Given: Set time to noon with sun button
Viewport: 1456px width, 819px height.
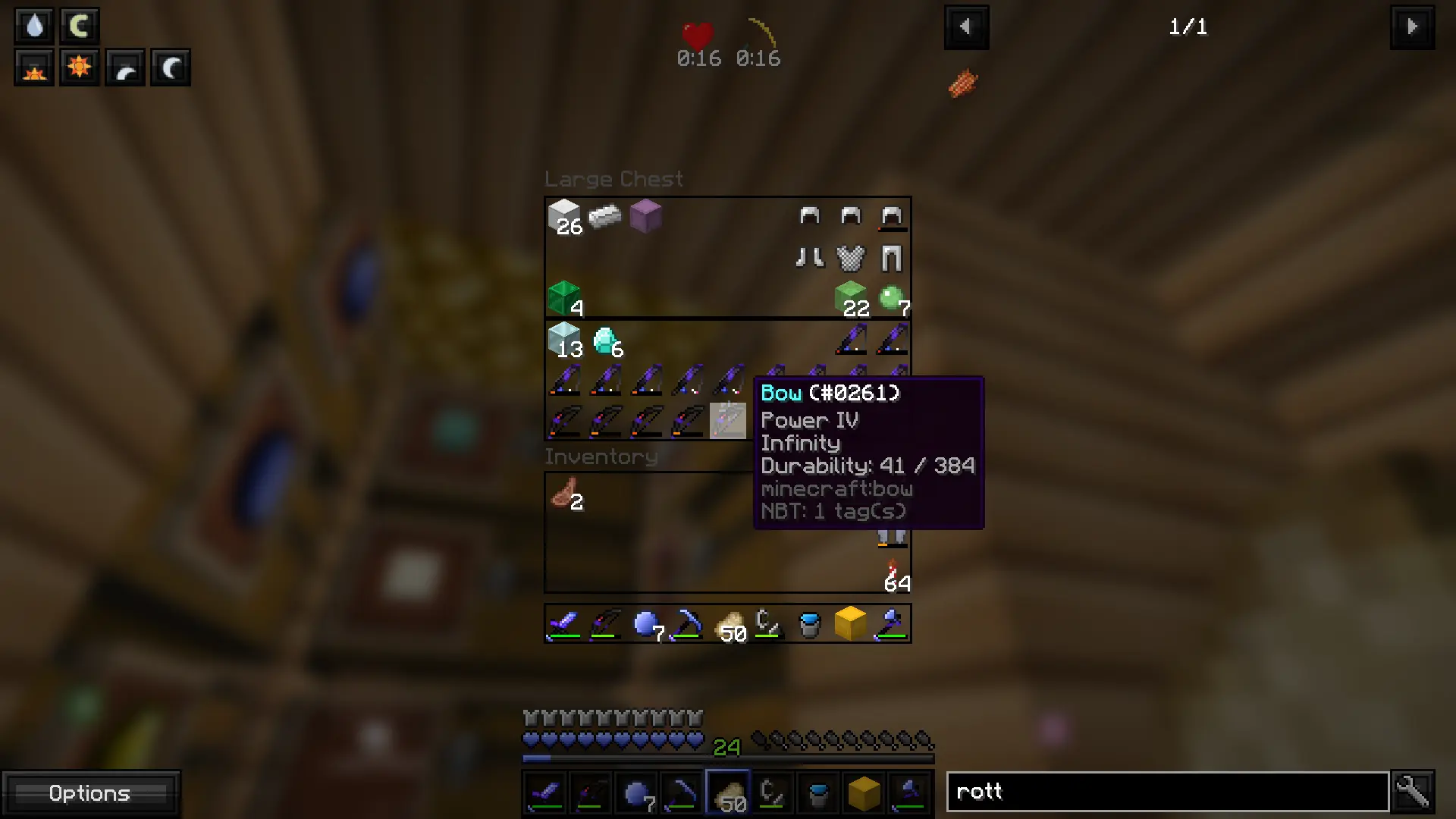Looking at the screenshot, I should [79, 67].
